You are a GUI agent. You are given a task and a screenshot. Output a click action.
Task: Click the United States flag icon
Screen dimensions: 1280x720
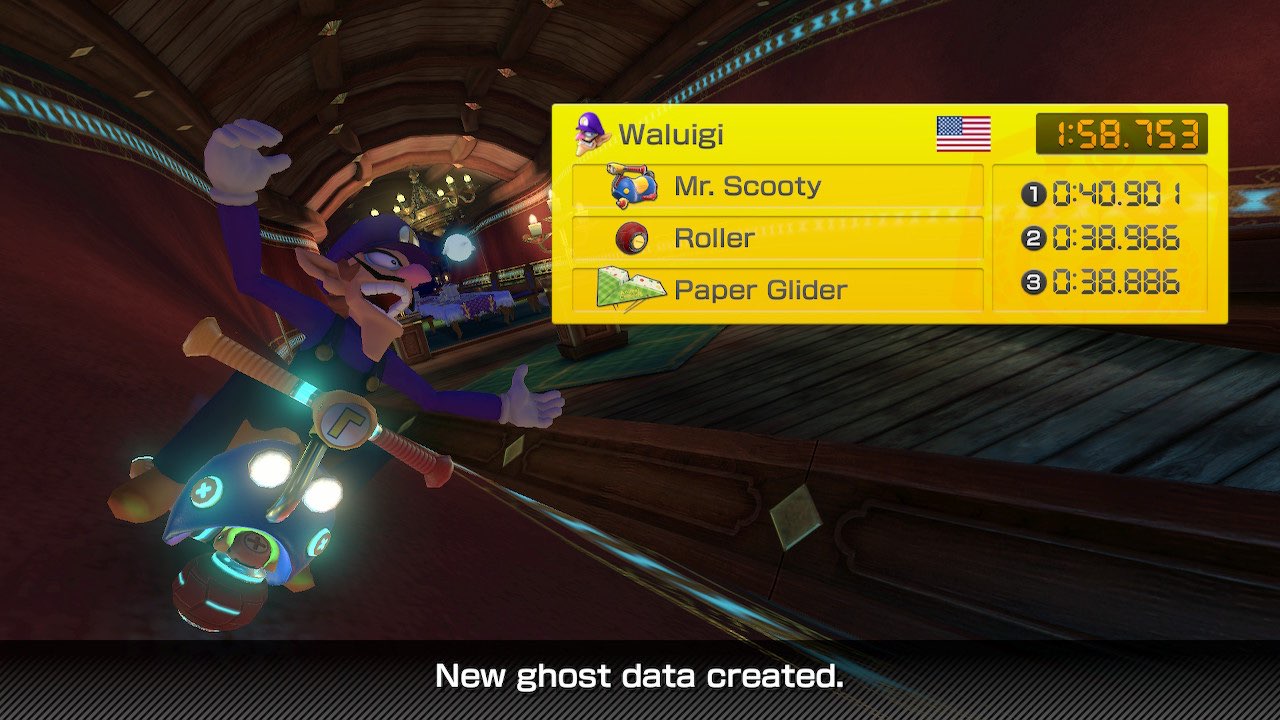point(963,134)
